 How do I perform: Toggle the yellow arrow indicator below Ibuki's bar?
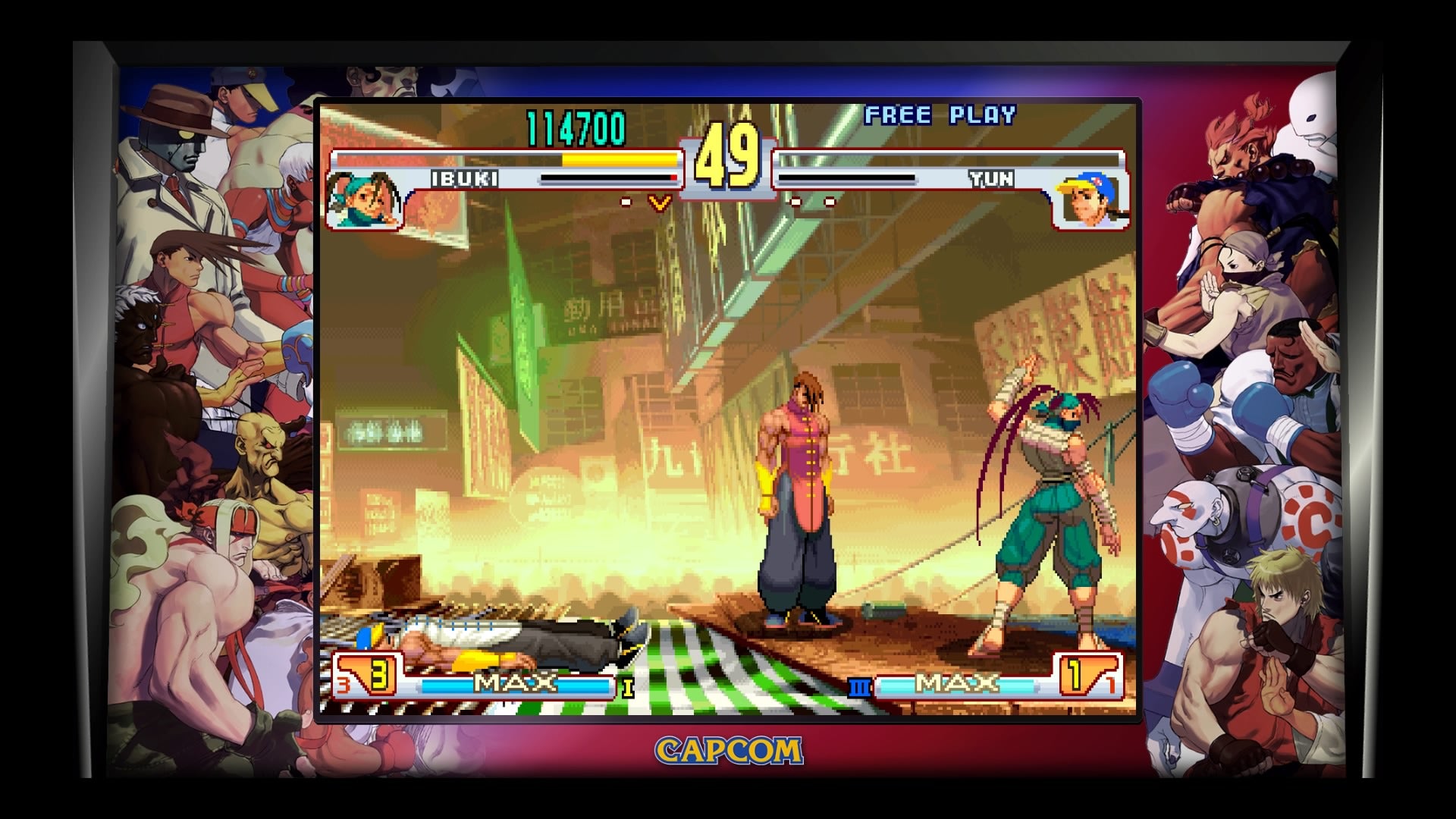coord(658,202)
